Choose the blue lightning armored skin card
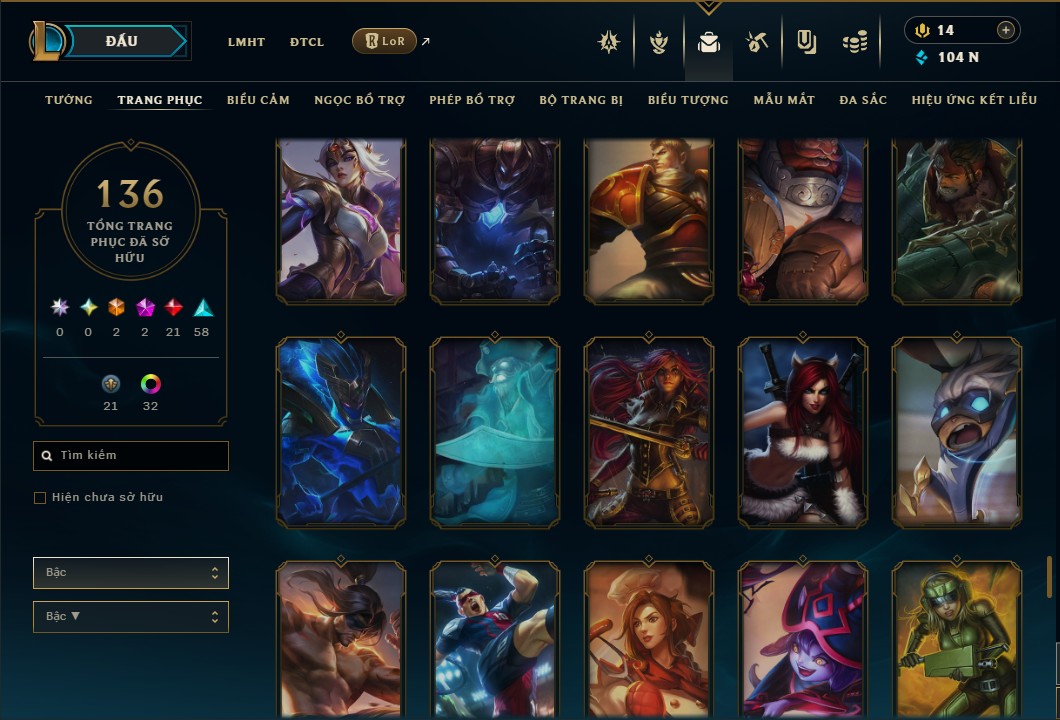 (x=341, y=432)
